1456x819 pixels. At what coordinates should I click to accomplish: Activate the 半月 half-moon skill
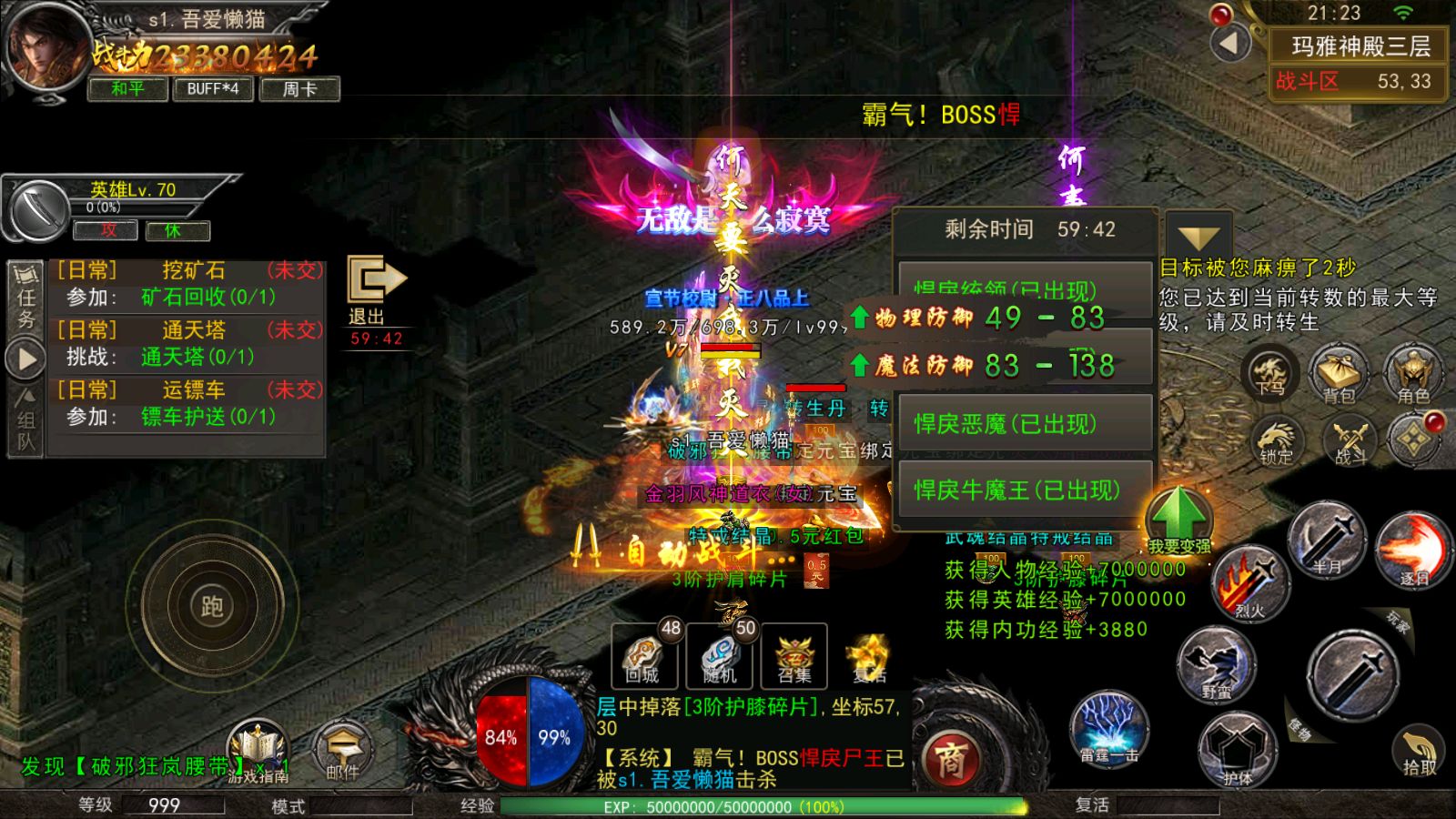1327,541
